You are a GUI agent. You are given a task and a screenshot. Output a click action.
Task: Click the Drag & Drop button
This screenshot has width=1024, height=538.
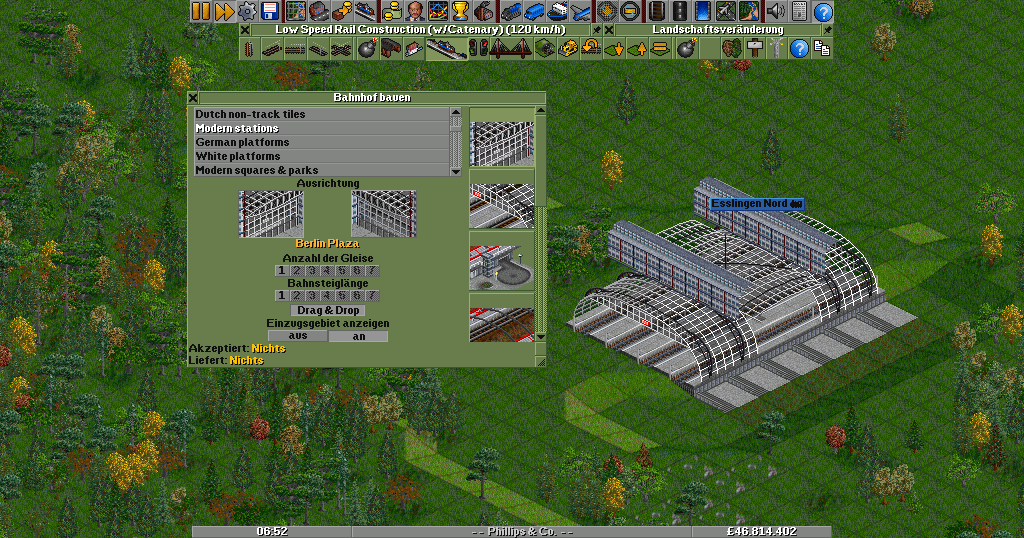pos(327,310)
